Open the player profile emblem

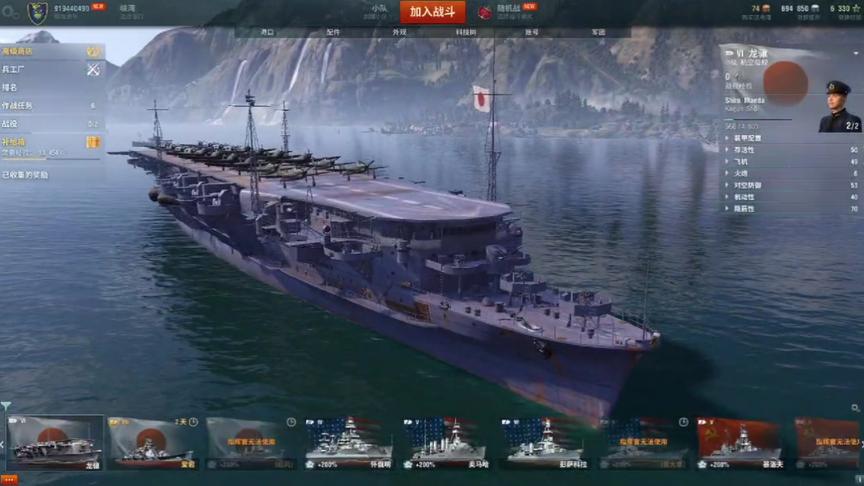pyautogui.click(x=37, y=12)
